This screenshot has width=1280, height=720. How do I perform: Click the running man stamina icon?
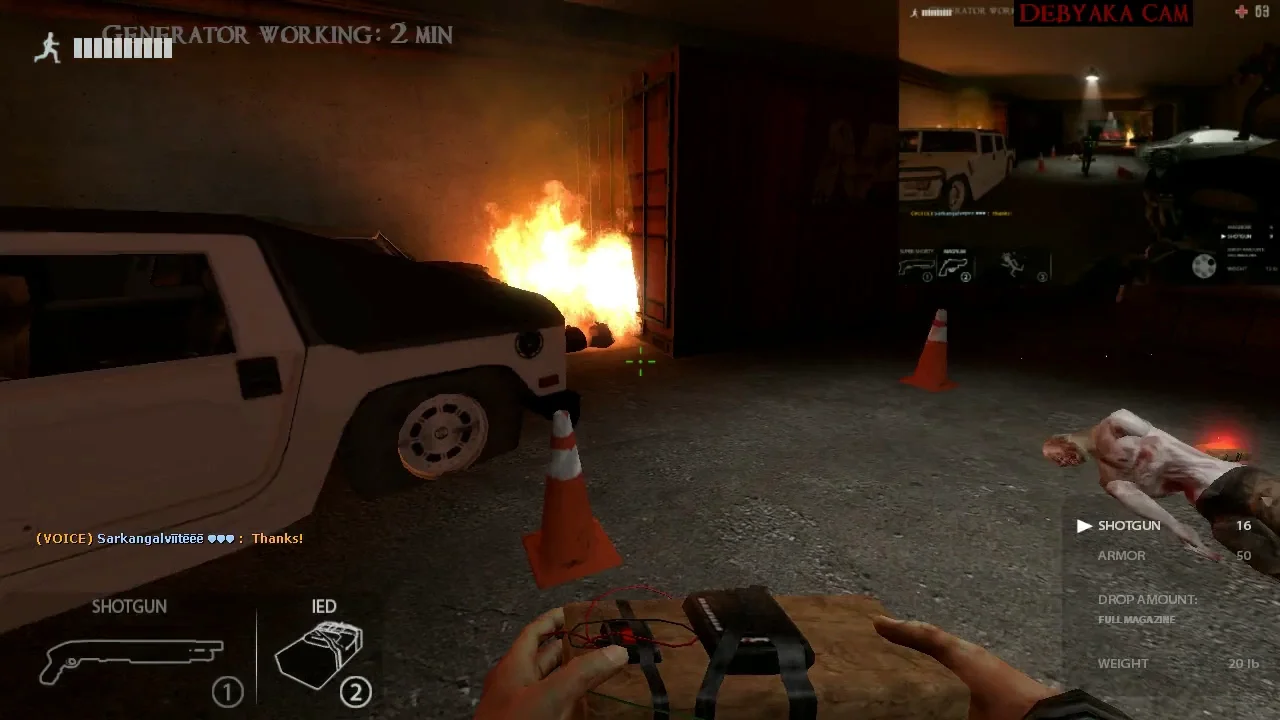tap(47, 48)
